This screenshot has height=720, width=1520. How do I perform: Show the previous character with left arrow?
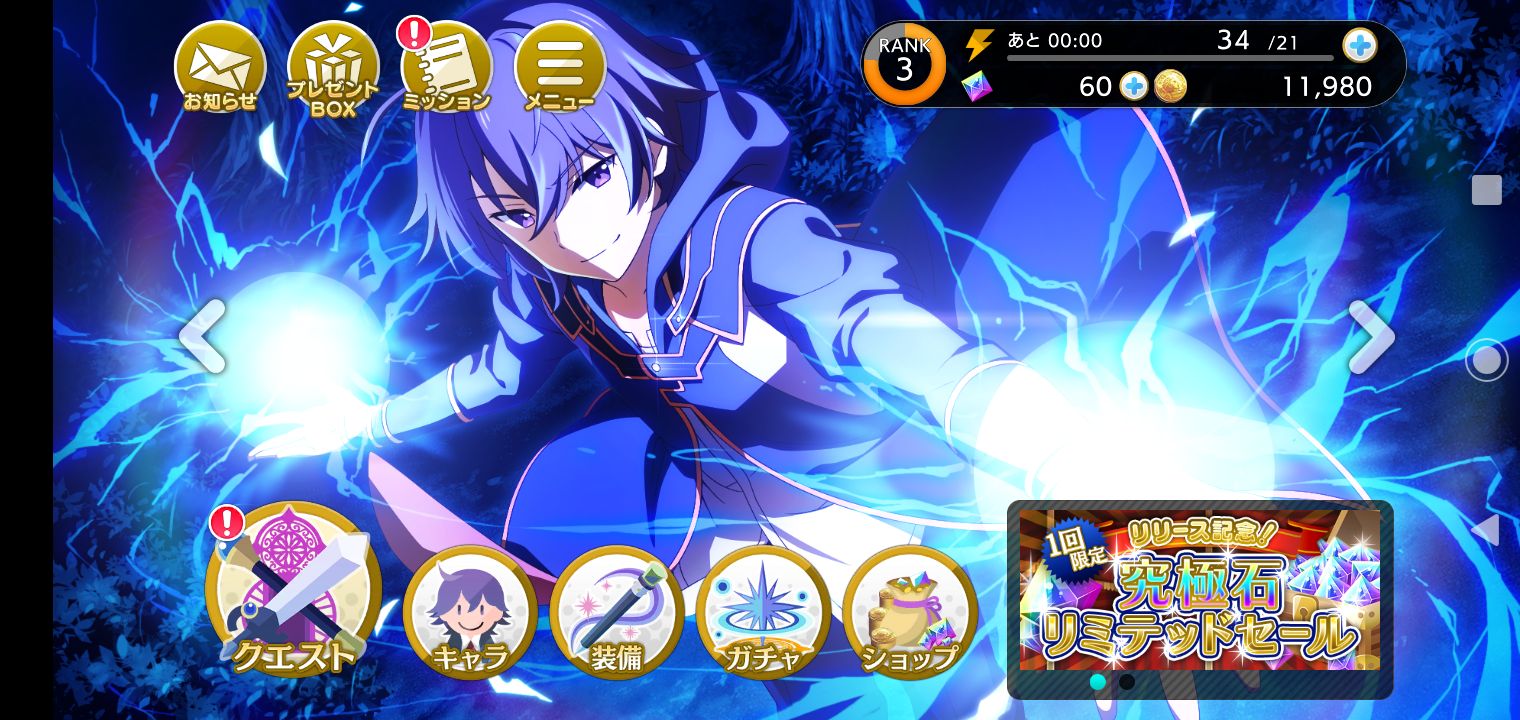[202, 337]
